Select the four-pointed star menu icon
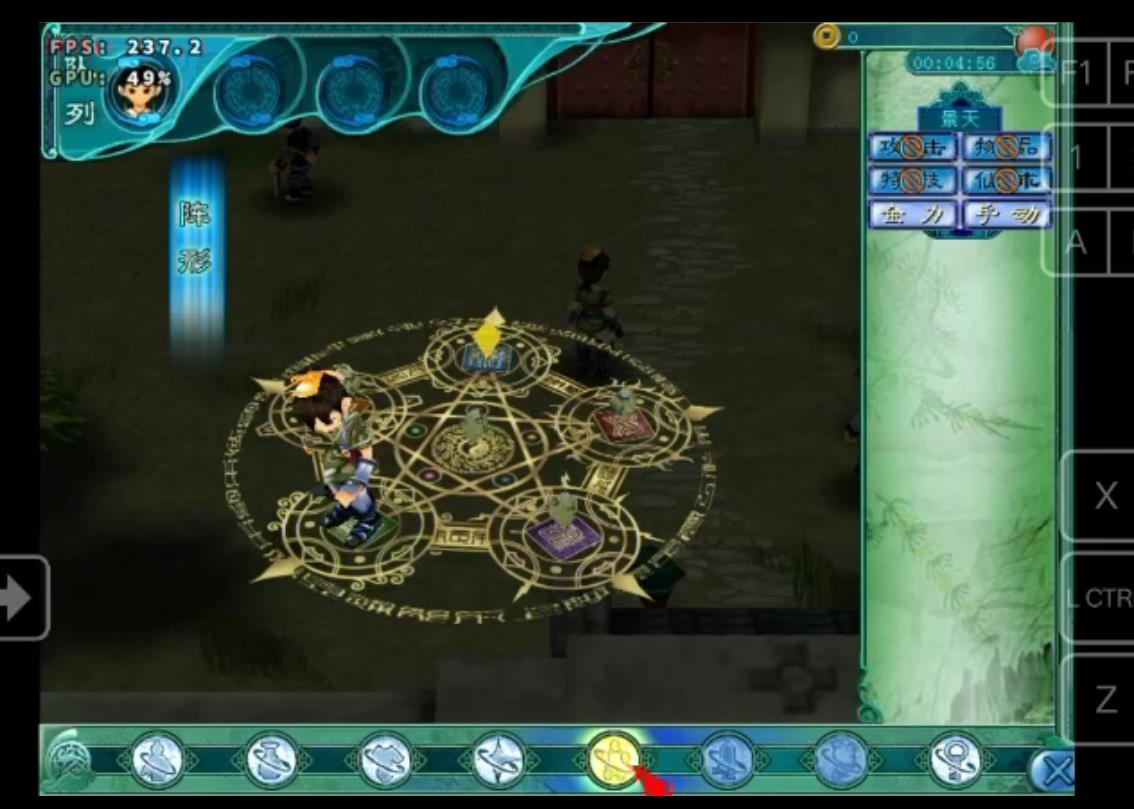This screenshot has width=1134, height=809. [497, 762]
